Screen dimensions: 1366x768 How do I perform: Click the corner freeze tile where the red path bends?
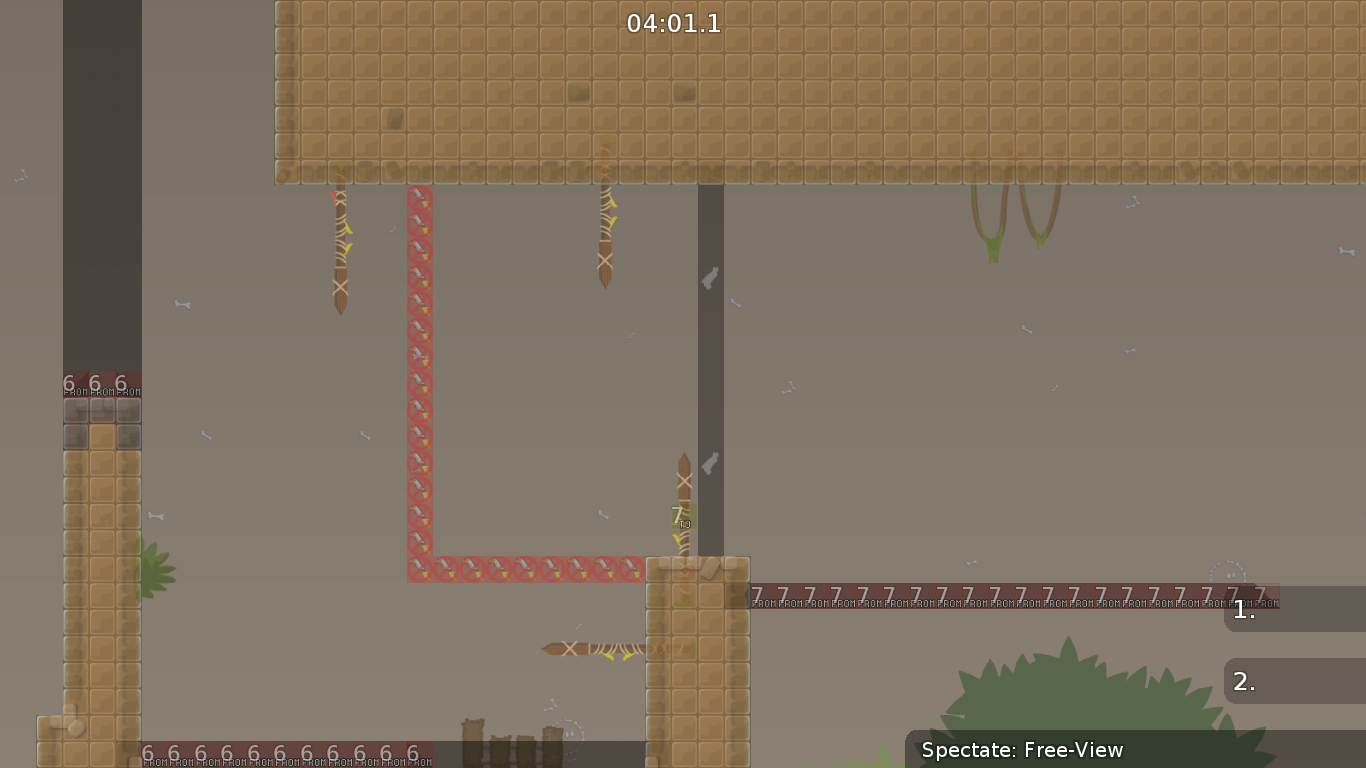[419, 568]
